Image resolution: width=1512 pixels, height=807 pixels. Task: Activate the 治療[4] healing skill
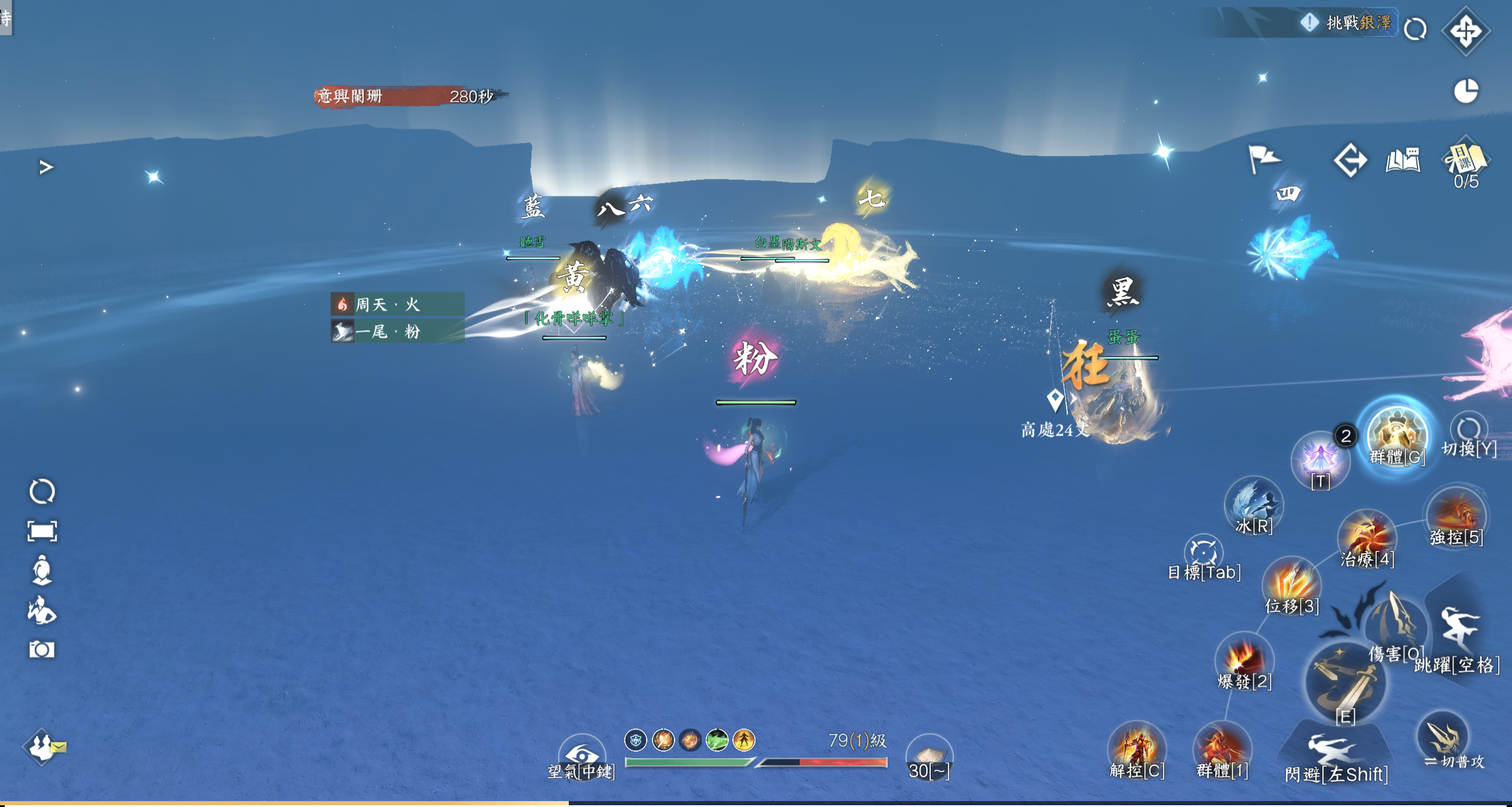1367,537
